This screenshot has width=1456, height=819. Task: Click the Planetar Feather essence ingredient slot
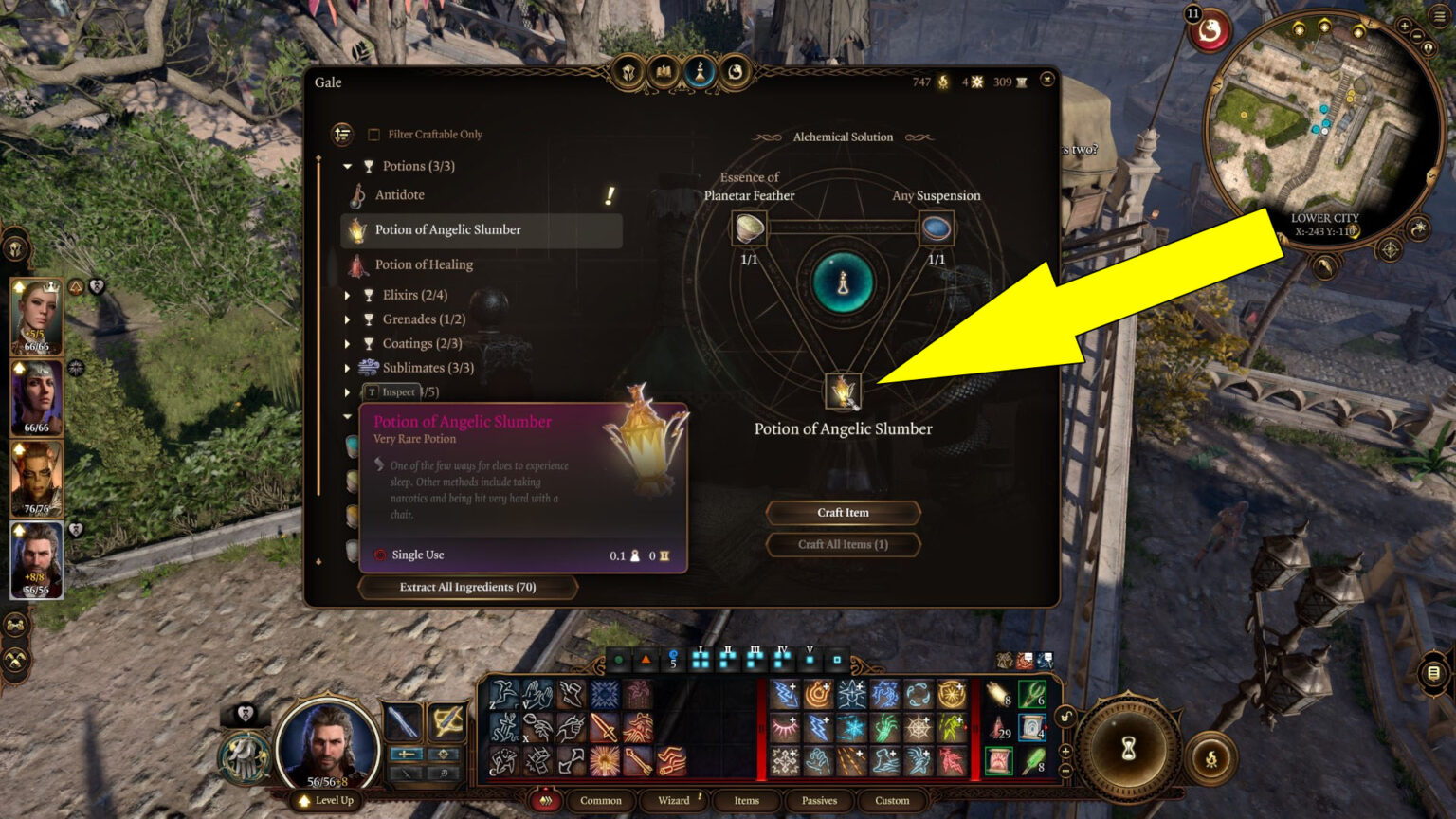pos(749,227)
